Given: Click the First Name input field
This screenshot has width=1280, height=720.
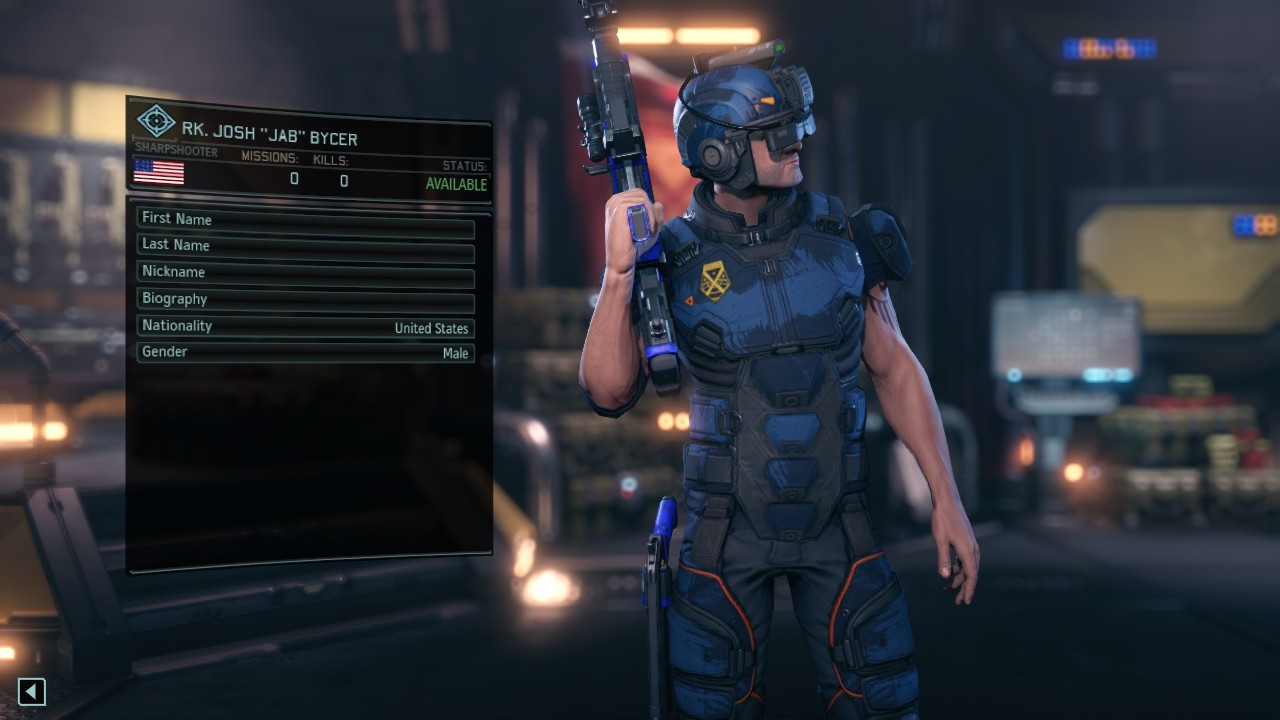Looking at the screenshot, I should pos(305,219).
